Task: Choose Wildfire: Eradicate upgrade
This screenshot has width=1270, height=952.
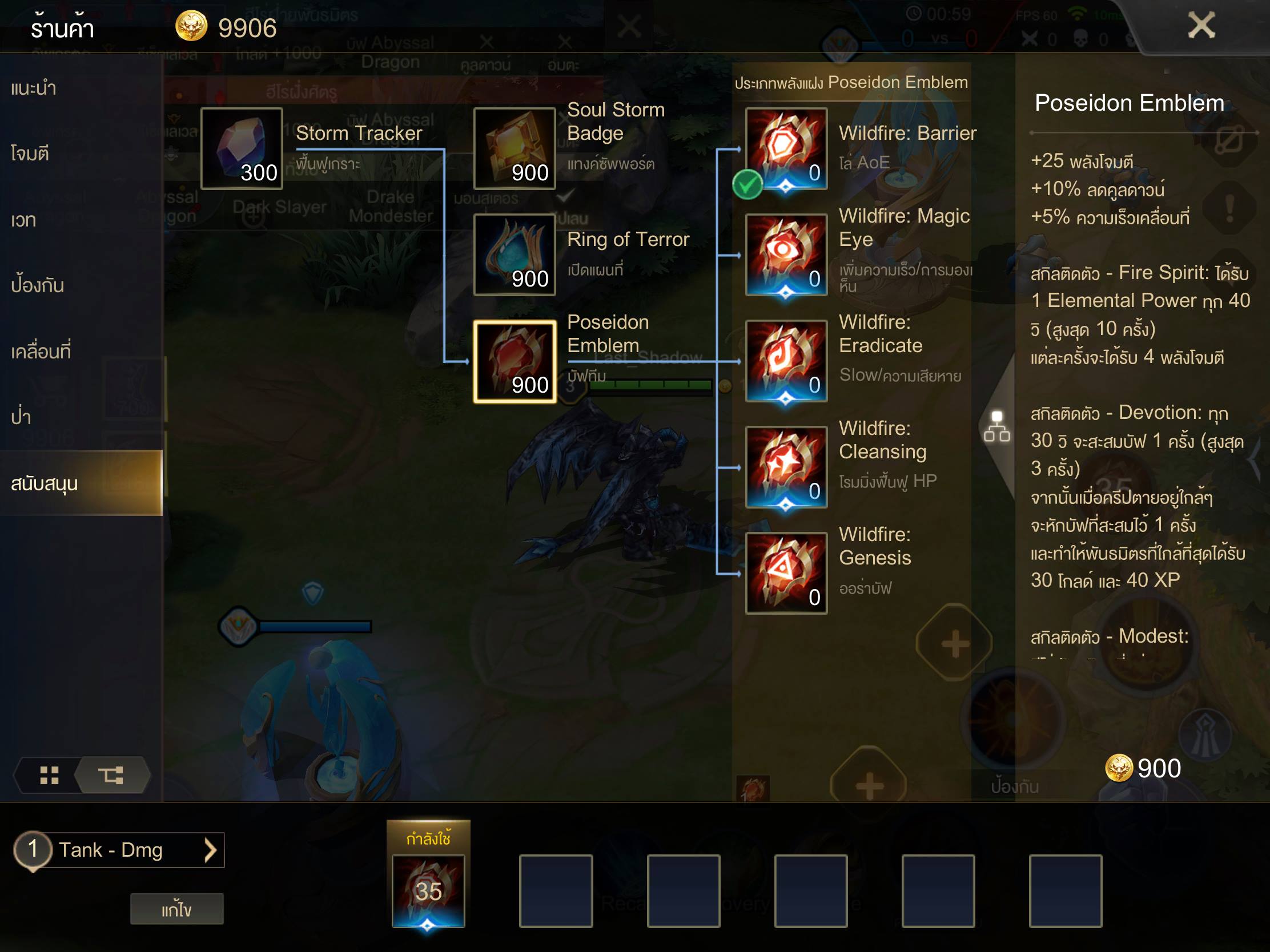Action: [x=786, y=361]
